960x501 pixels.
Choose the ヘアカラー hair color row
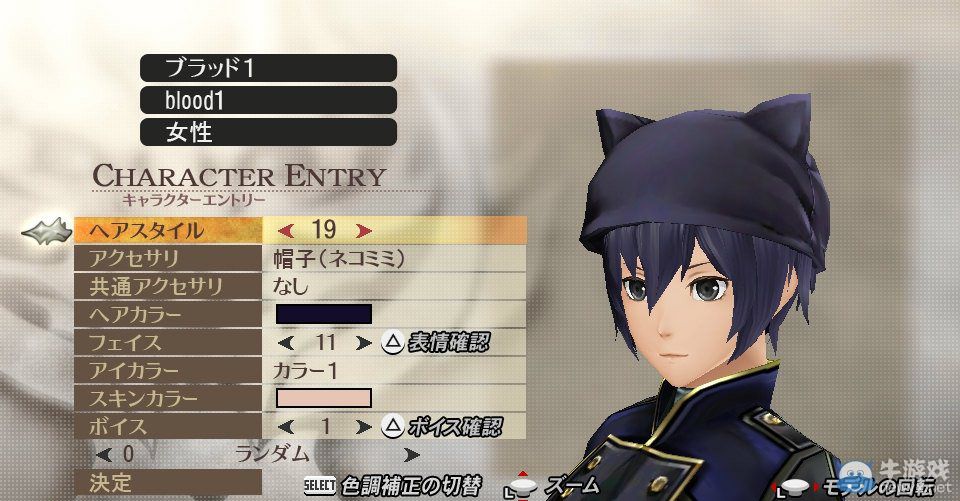tap(168, 314)
